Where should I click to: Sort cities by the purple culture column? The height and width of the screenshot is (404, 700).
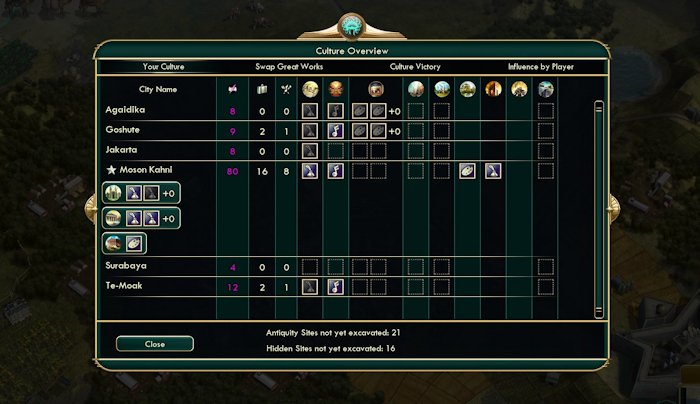pyautogui.click(x=233, y=89)
